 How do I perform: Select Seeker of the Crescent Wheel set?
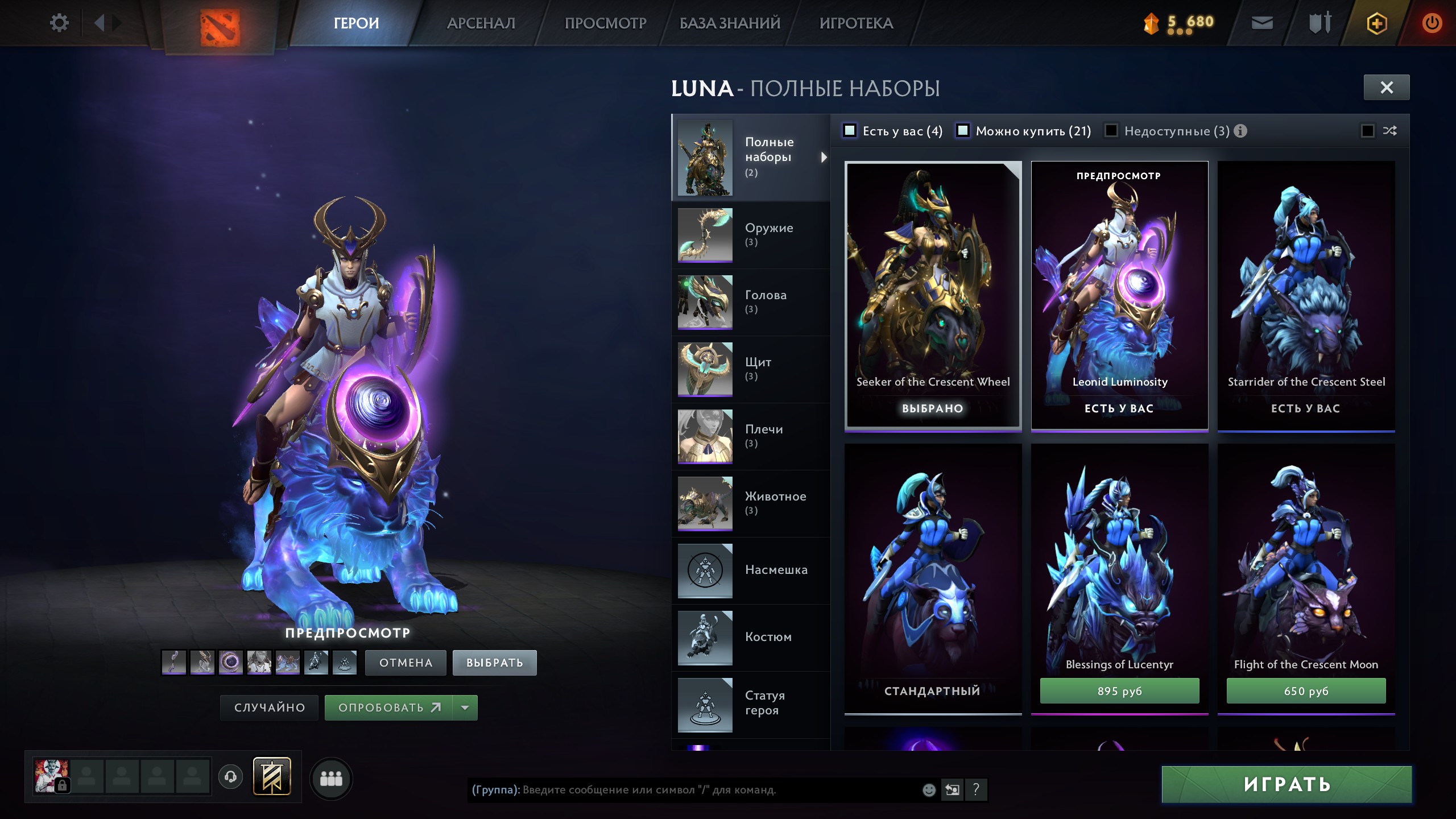(933, 296)
